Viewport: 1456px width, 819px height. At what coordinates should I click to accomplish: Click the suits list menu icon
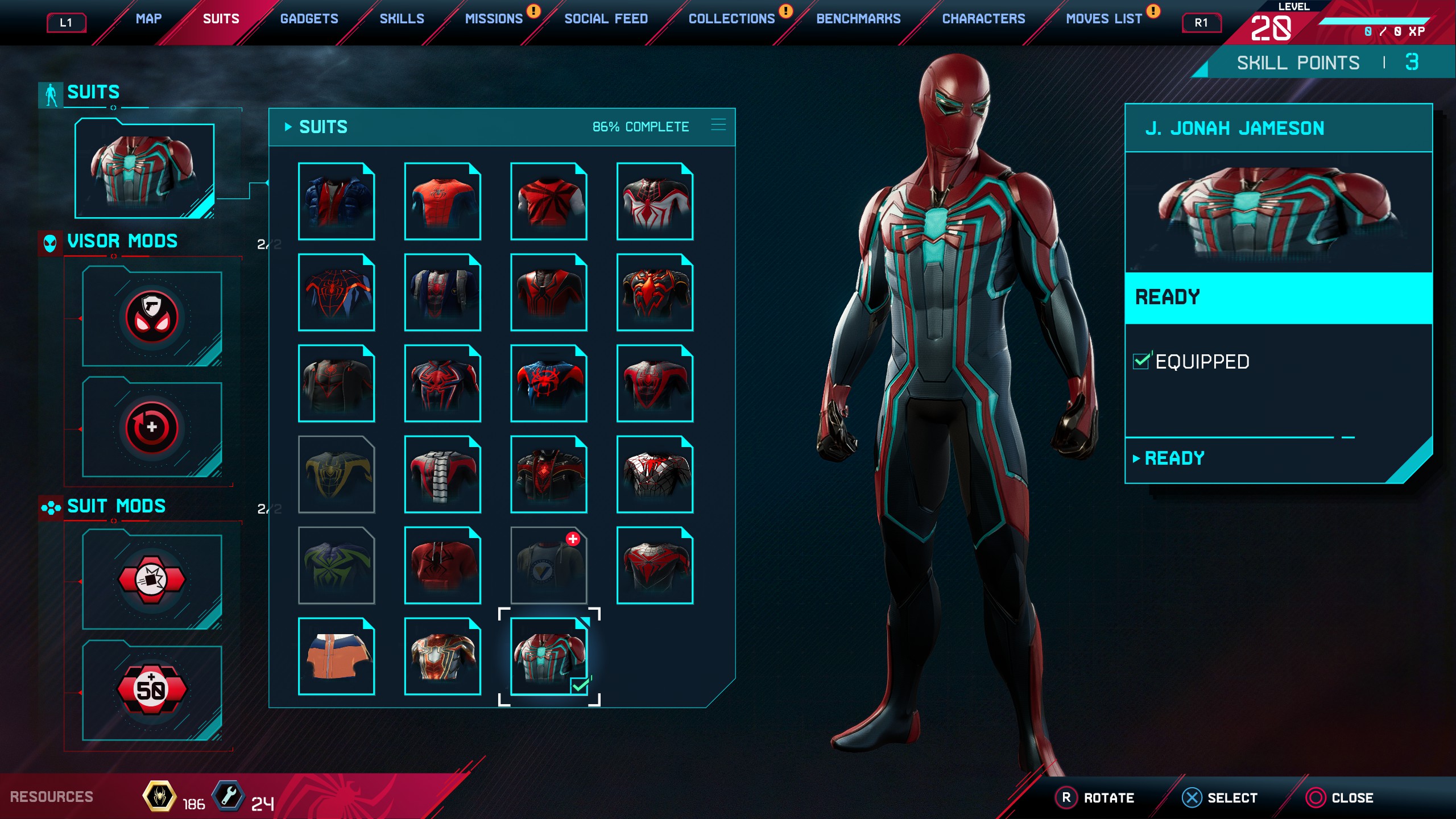(718, 125)
